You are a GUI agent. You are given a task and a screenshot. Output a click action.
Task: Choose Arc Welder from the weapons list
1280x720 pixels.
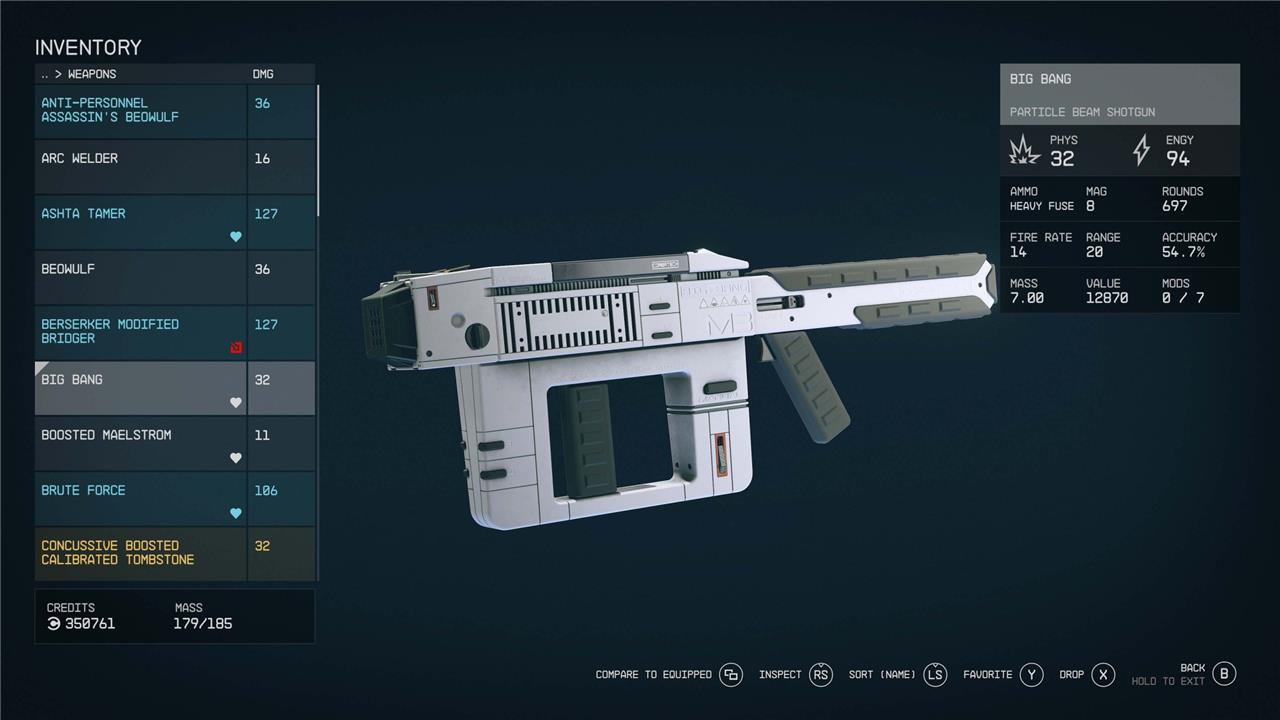coord(140,167)
